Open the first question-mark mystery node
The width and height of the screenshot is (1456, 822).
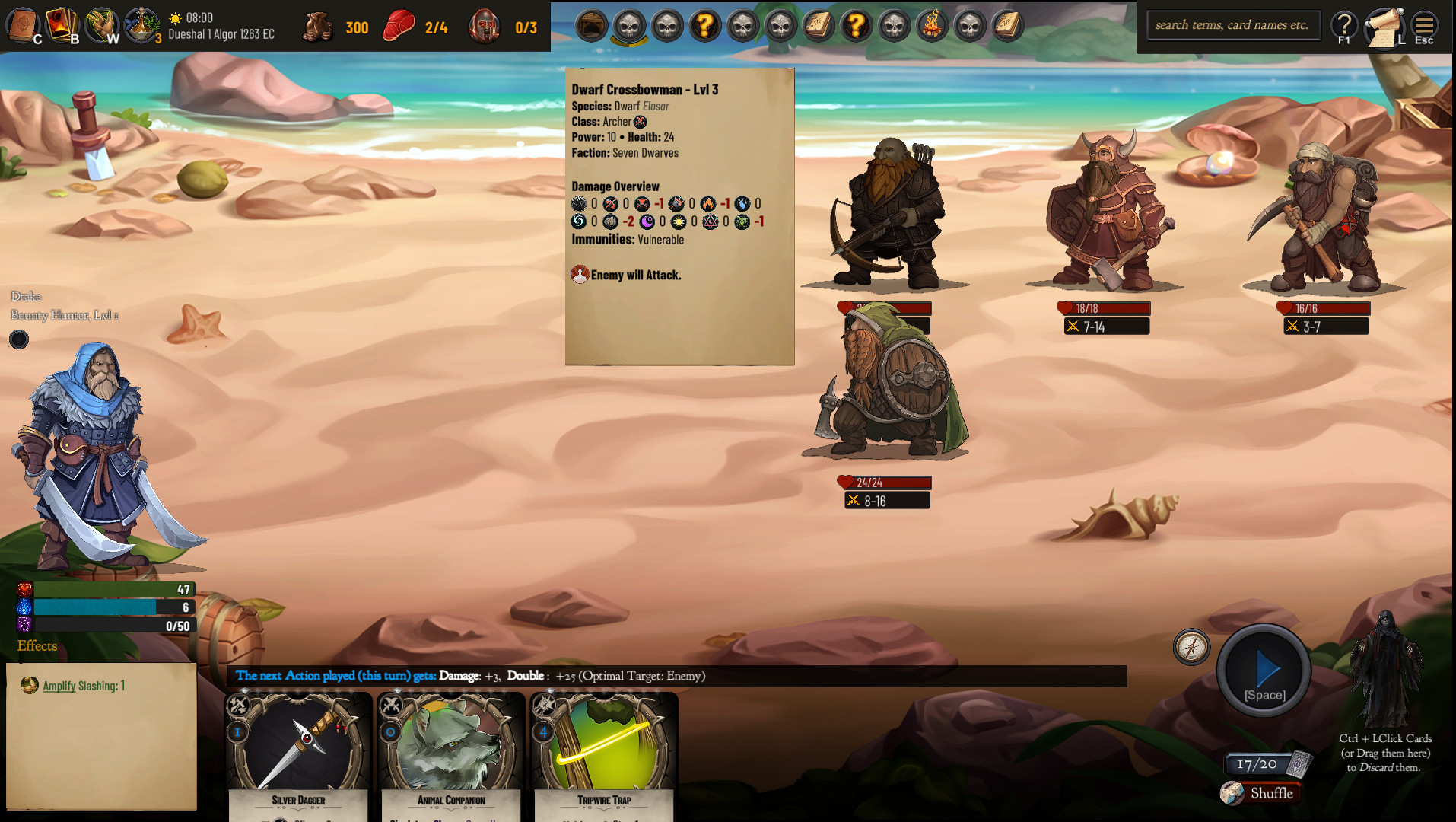click(x=704, y=25)
